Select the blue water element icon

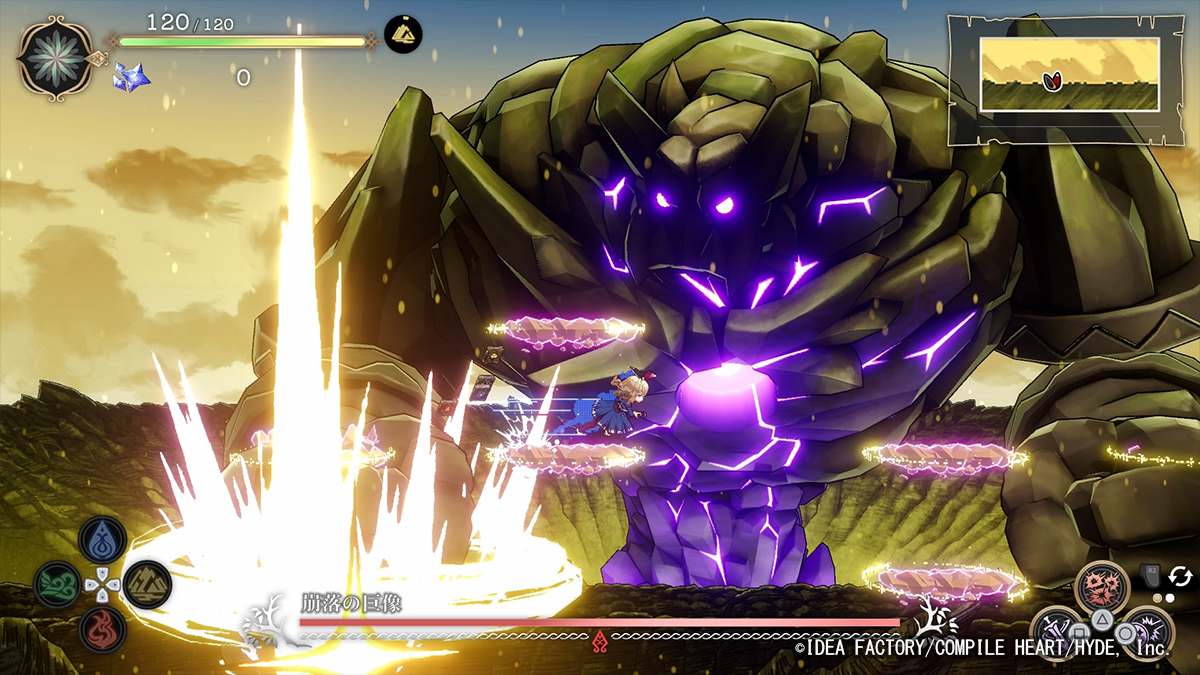coord(102,540)
